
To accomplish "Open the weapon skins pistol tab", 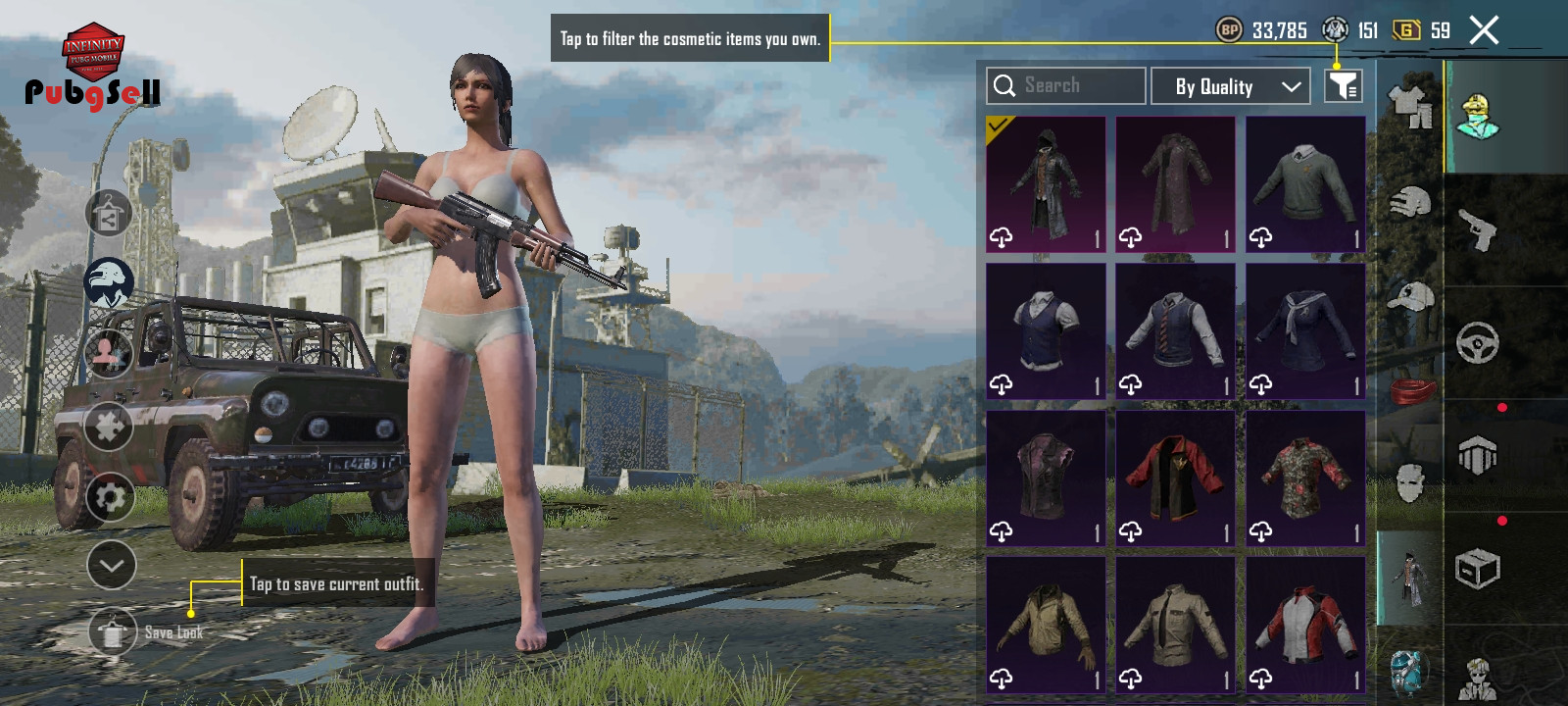I will click(1478, 230).
